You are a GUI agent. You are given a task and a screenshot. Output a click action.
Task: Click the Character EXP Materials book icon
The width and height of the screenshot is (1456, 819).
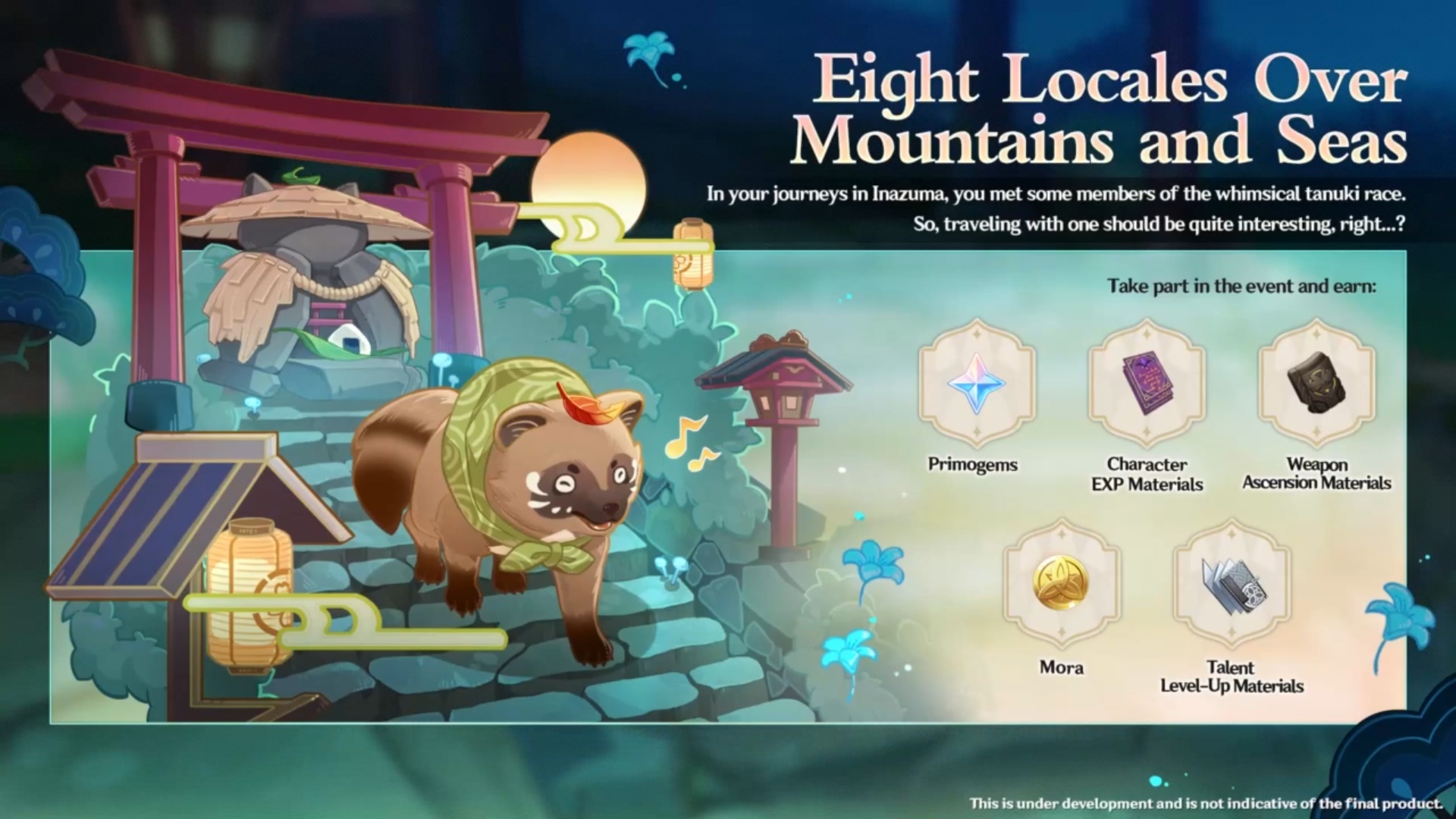tap(1147, 384)
